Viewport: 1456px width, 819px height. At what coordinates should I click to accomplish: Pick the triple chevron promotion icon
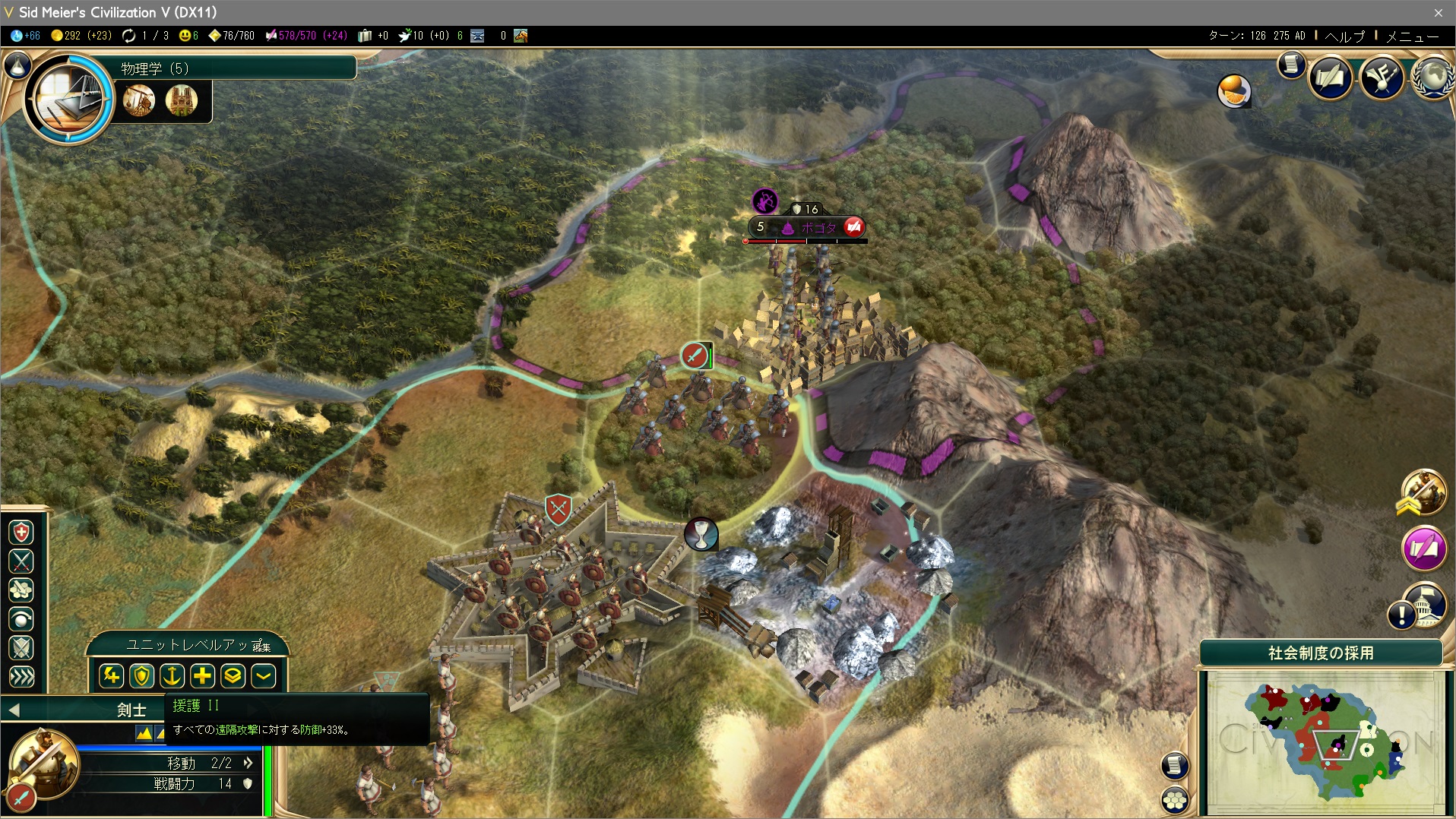pyautogui.click(x=21, y=676)
